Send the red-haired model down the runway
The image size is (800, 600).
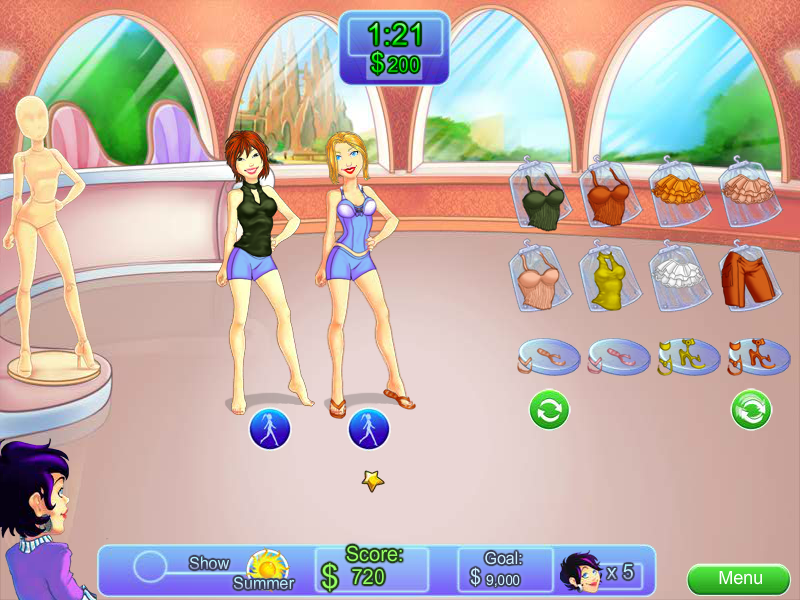coord(269,428)
